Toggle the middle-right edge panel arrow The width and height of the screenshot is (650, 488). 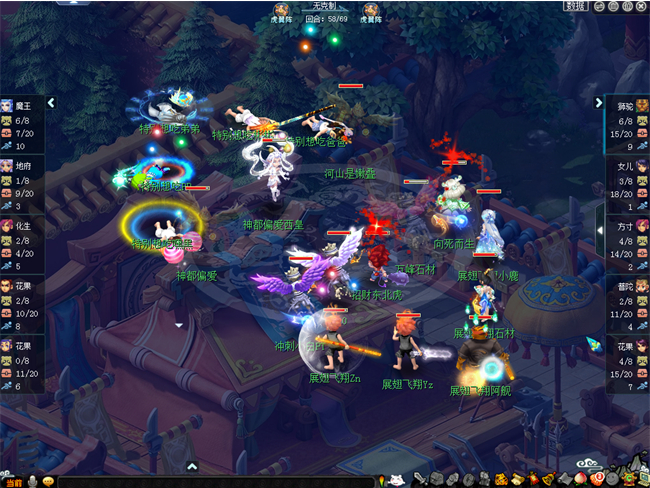pos(600,220)
